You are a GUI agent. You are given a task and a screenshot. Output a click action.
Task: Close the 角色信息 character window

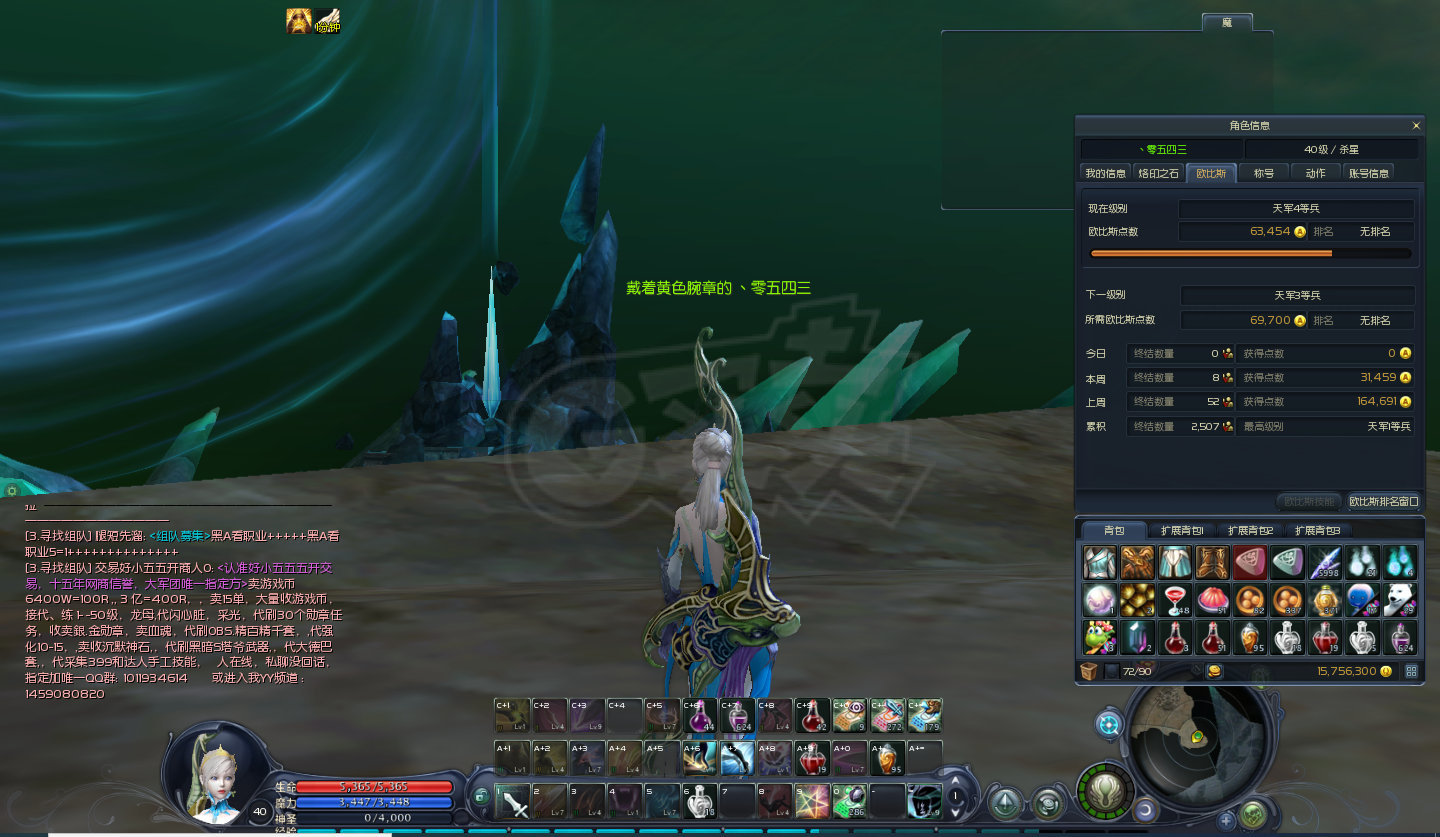pyautogui.click(x=1416, y=126)
